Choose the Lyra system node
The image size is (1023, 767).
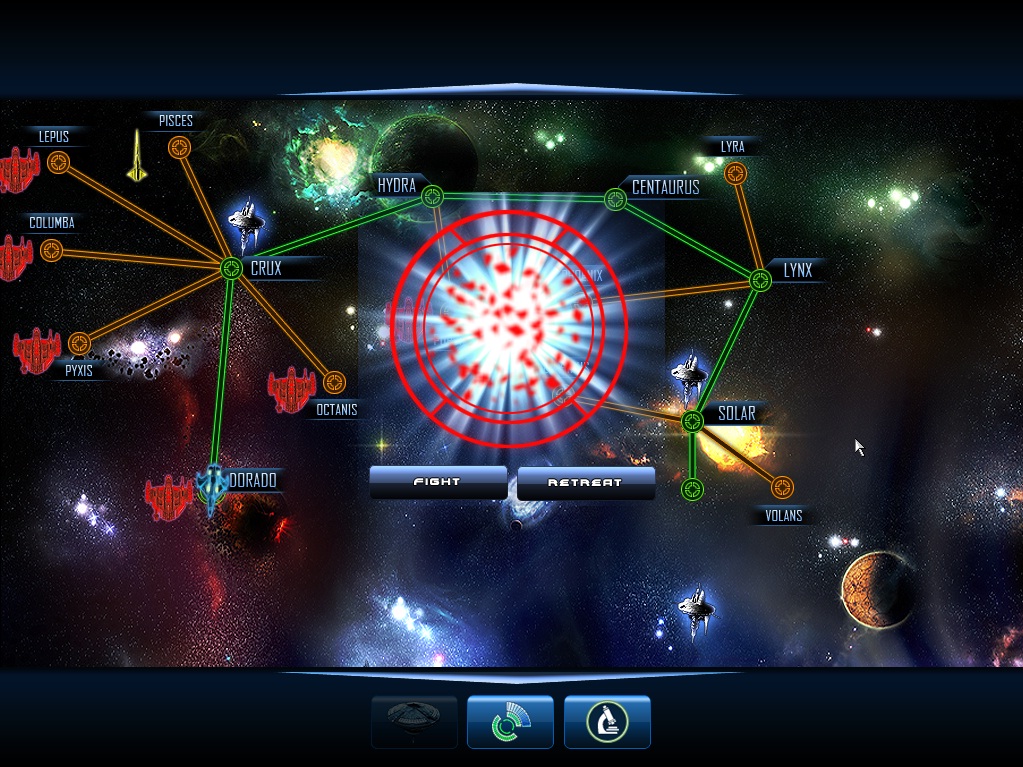737,174
